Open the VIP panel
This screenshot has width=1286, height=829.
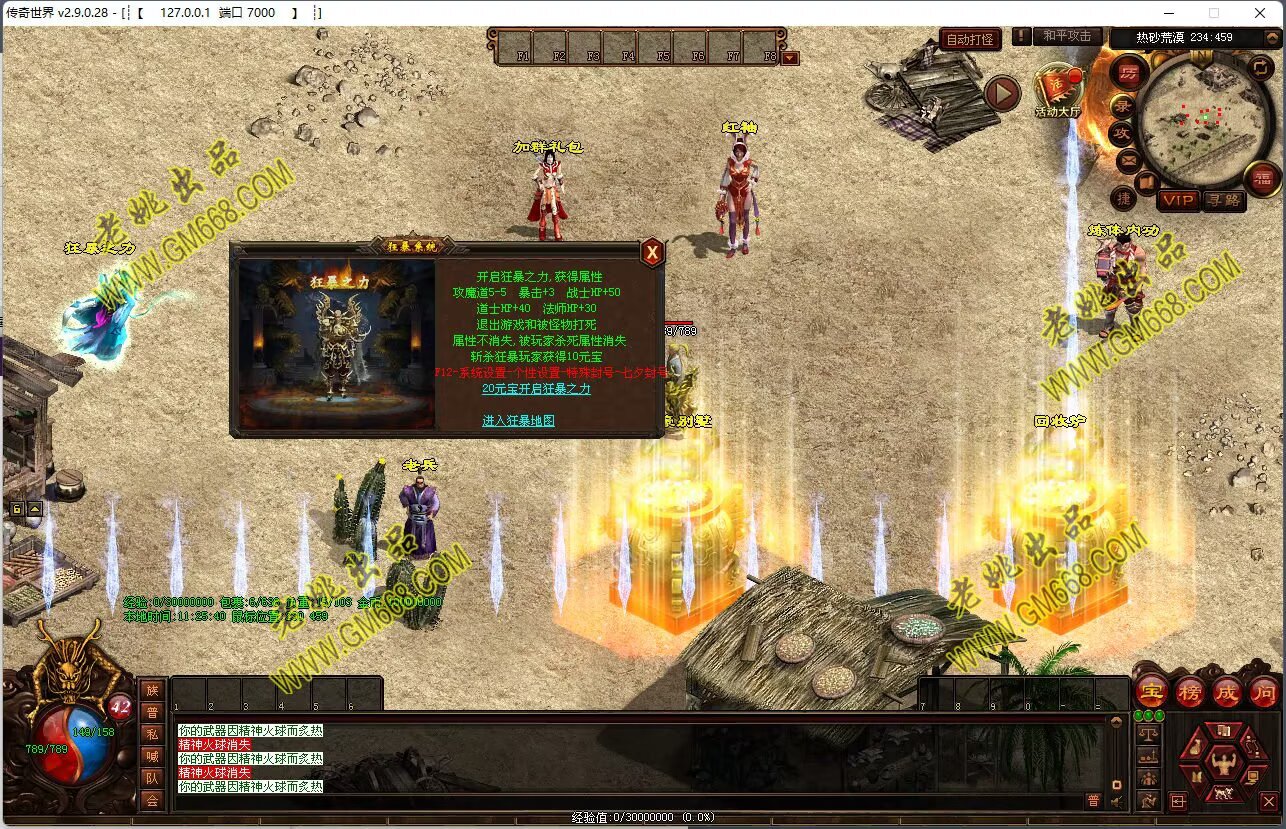pos(1178,200)
